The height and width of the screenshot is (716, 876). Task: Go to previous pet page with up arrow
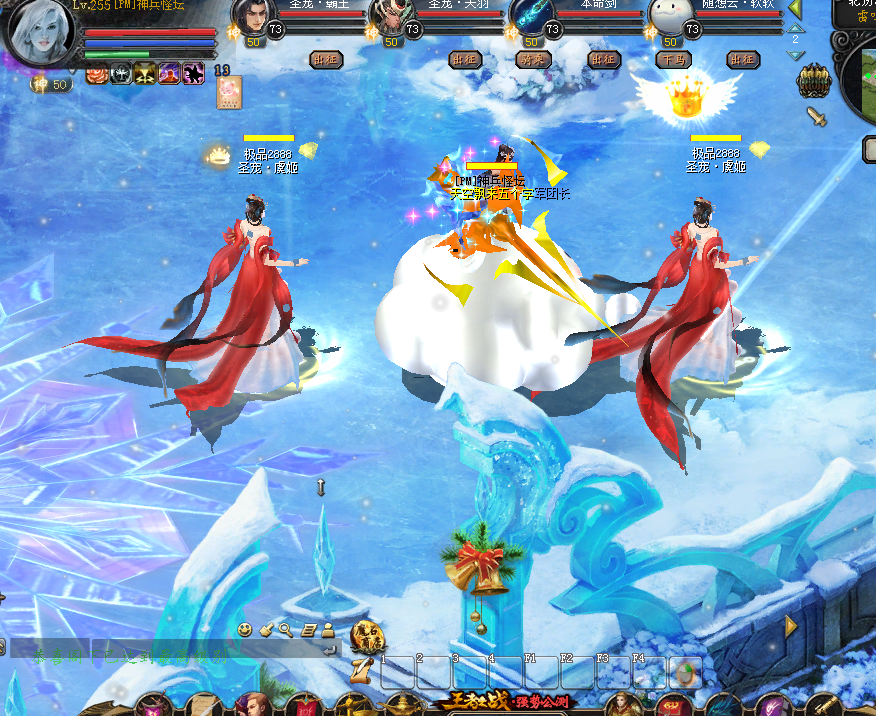tap(795, 28)
